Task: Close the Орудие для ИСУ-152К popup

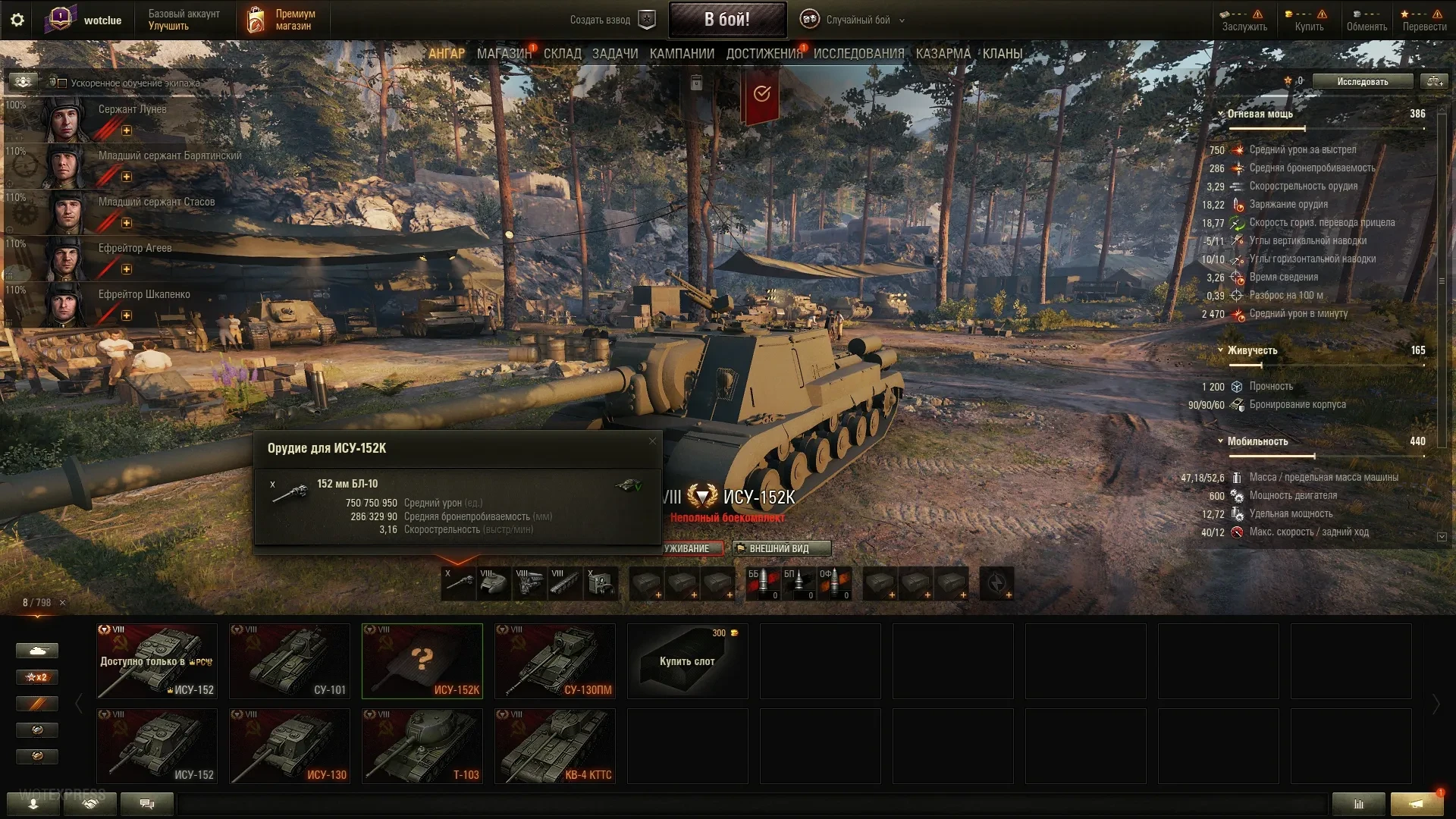Action: 652,441
